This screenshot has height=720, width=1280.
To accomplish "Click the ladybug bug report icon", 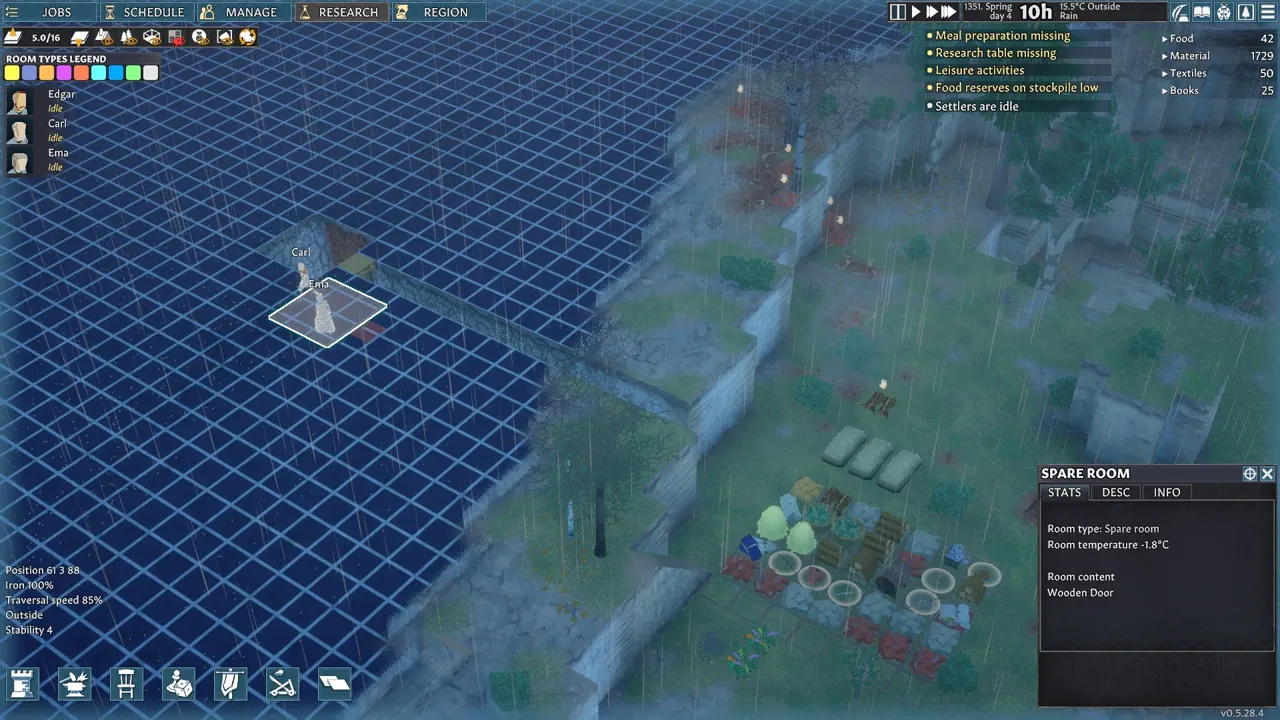I will click(x=1224, y=12).
